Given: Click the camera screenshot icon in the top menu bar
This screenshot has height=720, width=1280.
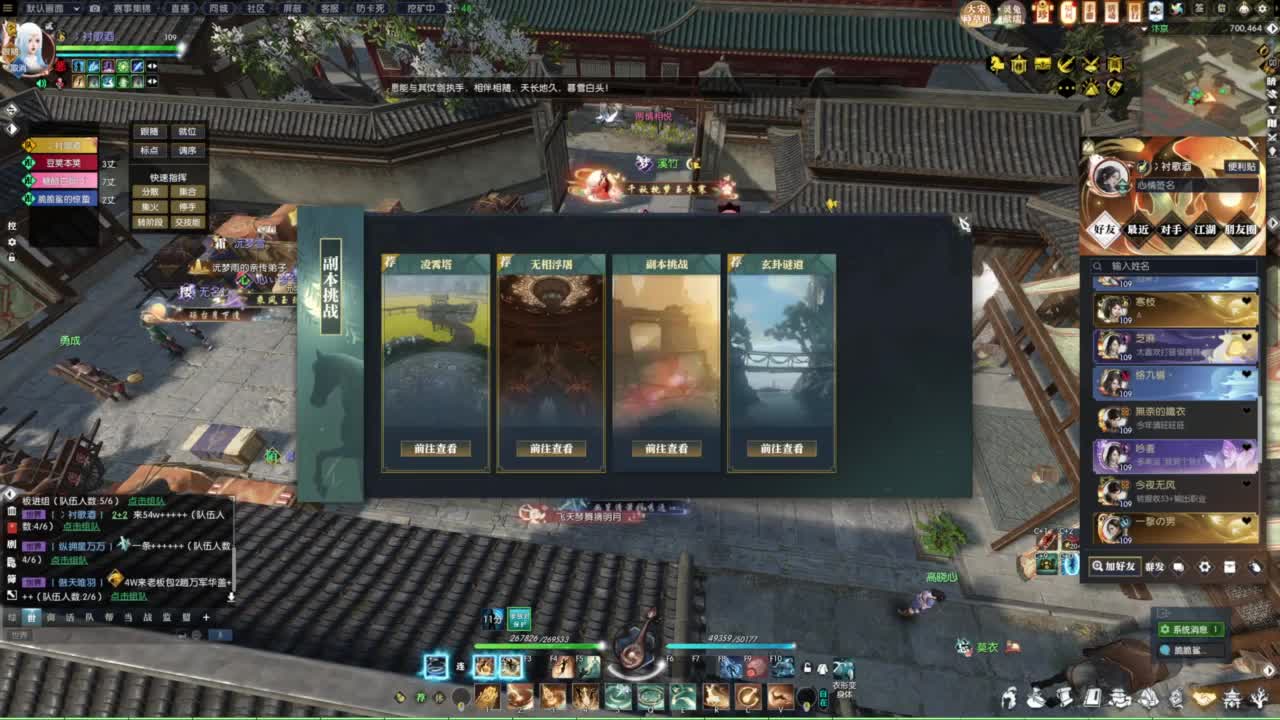Looking at the screenshot, I should click(x=95, y=9).
